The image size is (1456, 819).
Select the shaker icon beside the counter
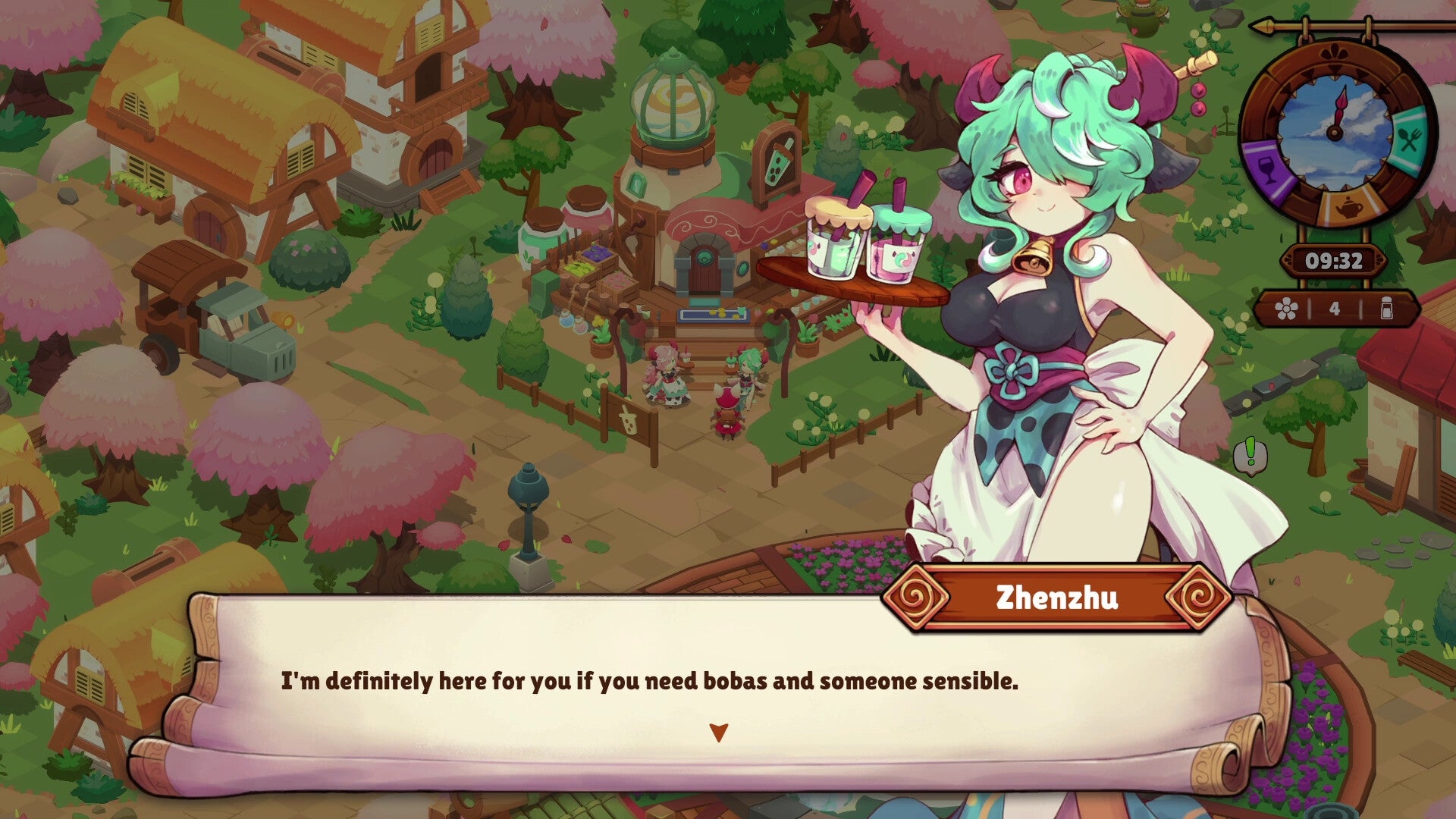pos(1388,309)
